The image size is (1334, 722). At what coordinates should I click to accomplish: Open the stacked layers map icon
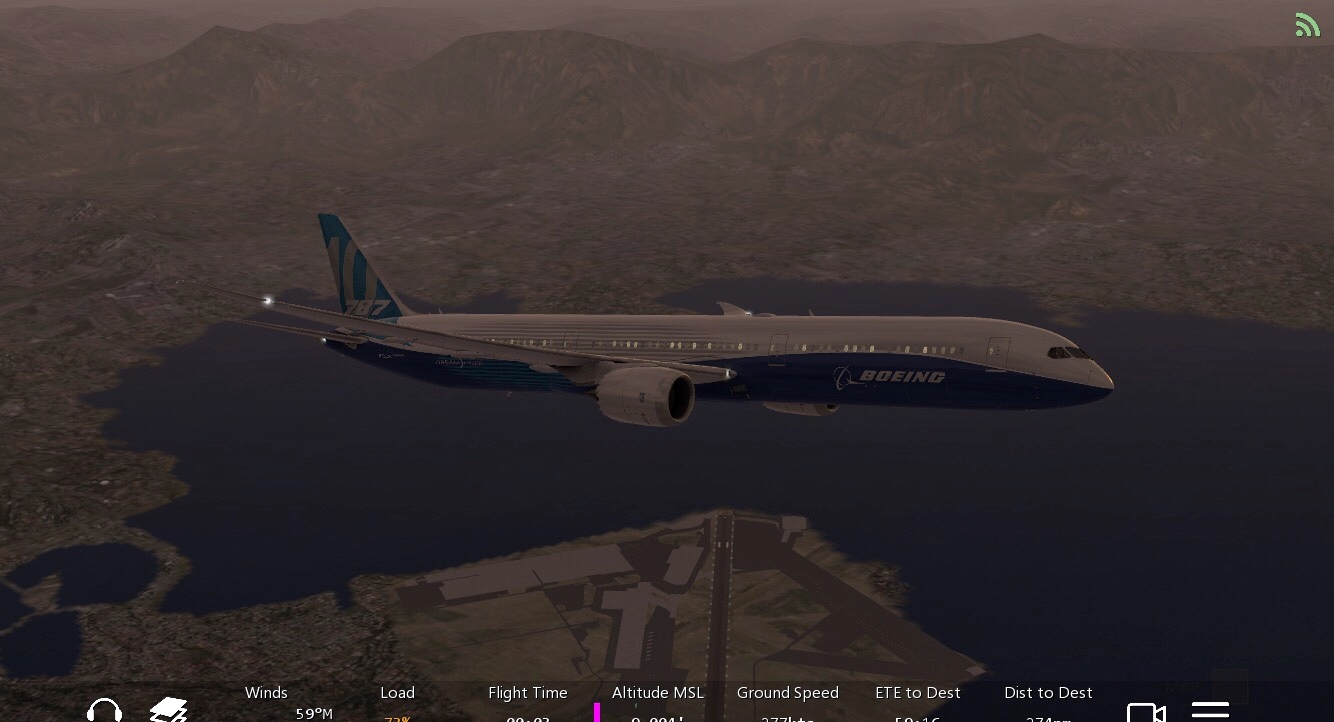pos(168,709)
